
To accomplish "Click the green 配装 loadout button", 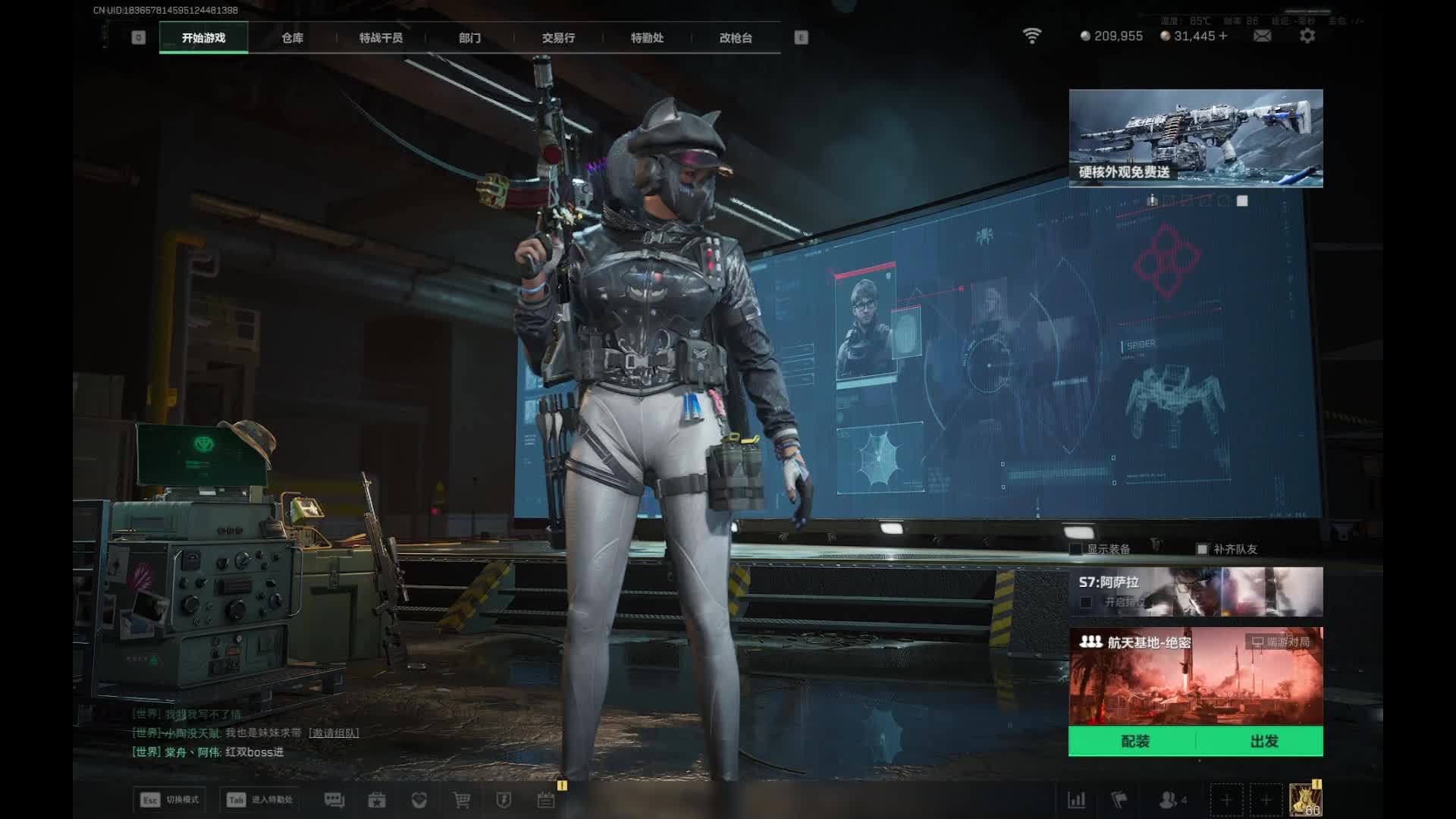I will click(1134, 742).
